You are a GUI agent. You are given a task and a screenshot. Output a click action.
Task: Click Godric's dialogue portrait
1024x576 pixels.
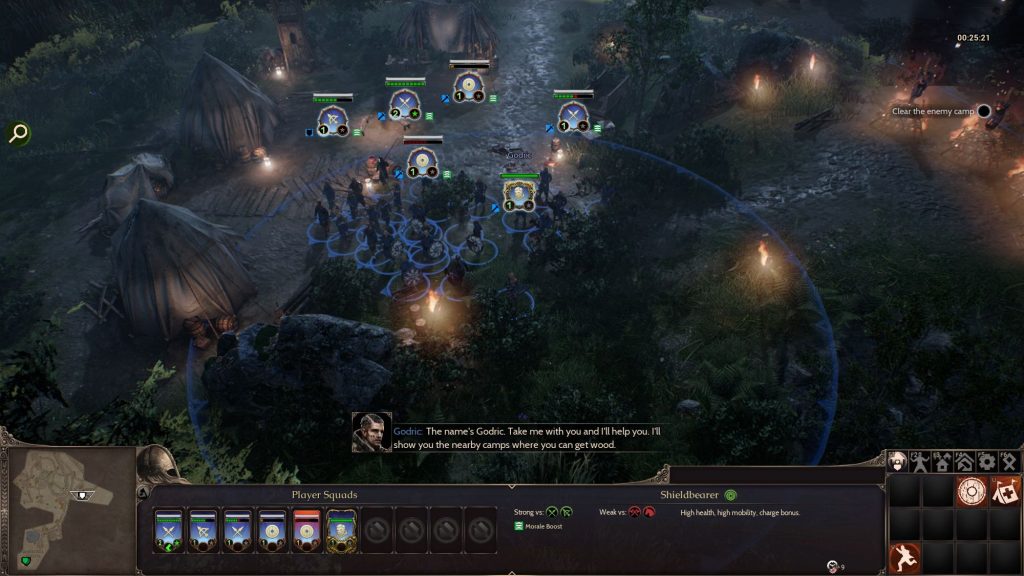tap(371, 432)
